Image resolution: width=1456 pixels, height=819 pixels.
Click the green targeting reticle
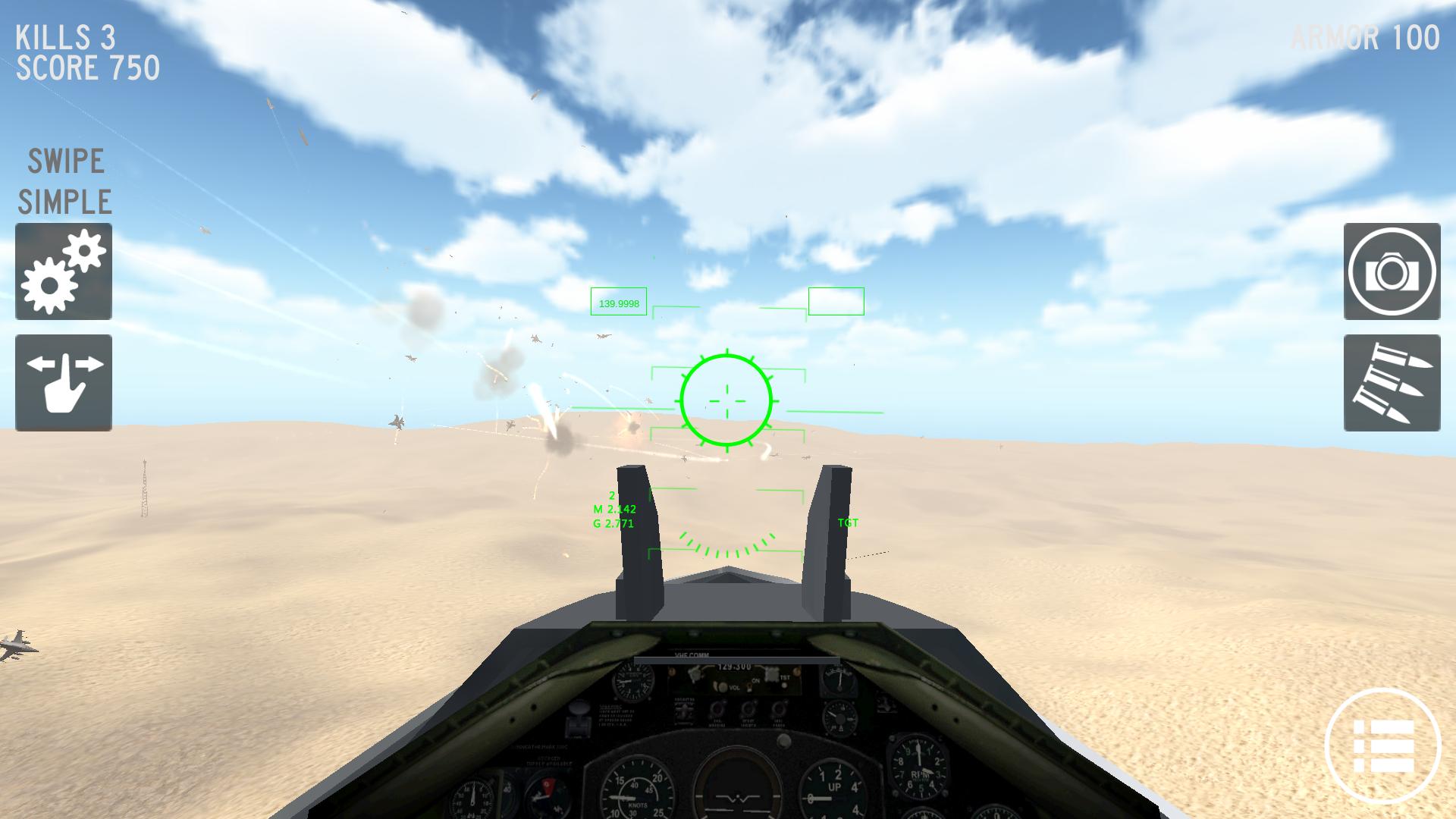pos(727,400)
